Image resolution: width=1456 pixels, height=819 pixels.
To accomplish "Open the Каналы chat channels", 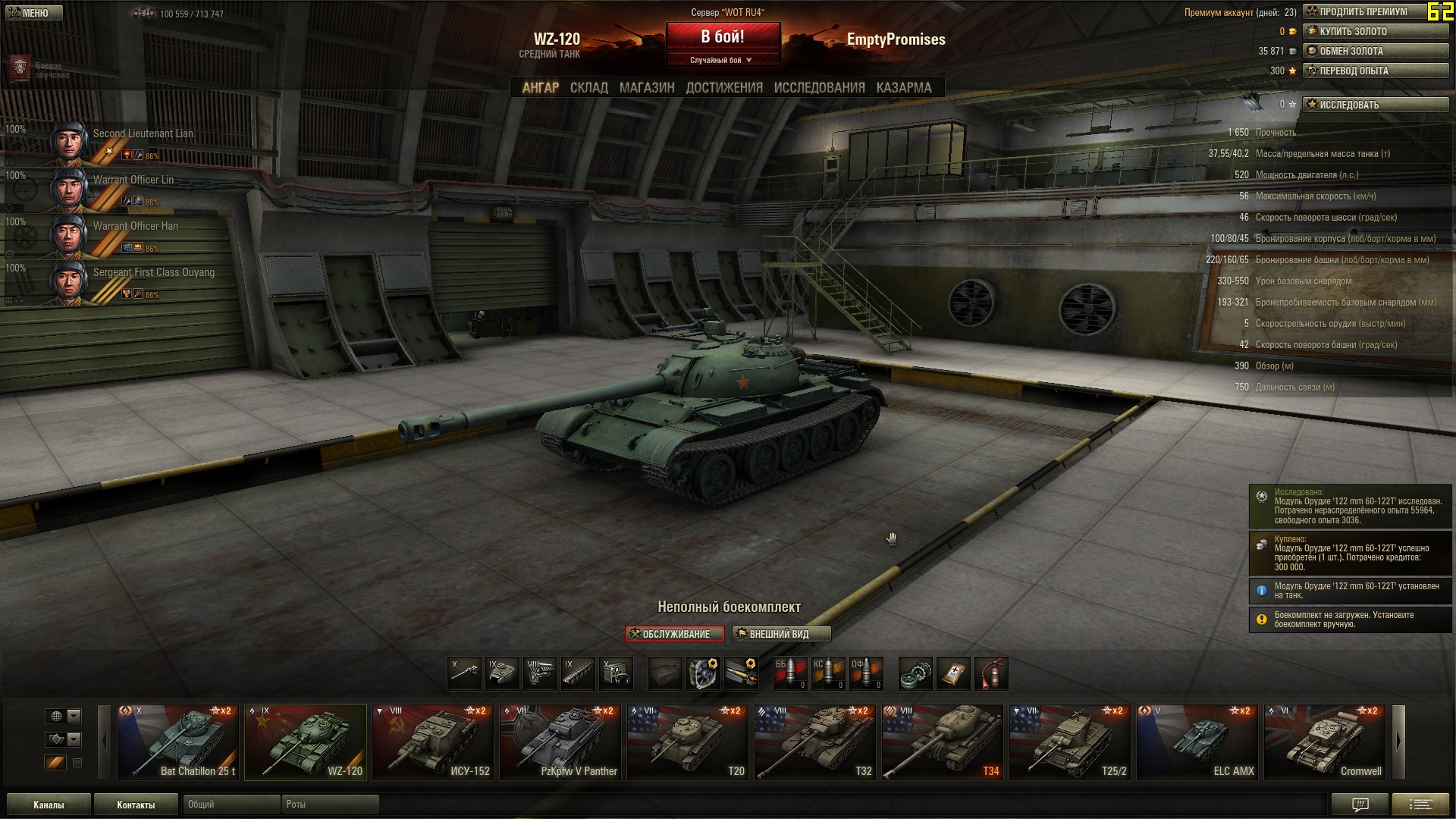I will (x=49, y=805).
